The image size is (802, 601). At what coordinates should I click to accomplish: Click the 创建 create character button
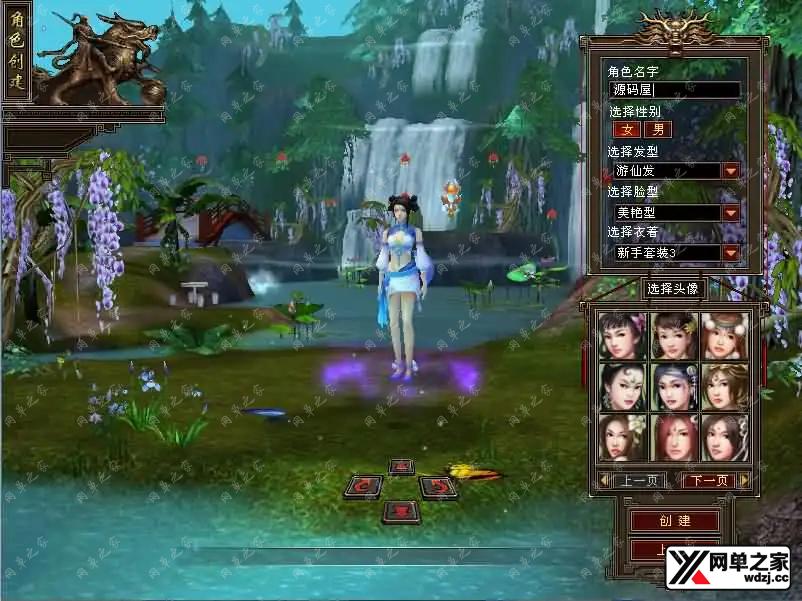point(675,521)
